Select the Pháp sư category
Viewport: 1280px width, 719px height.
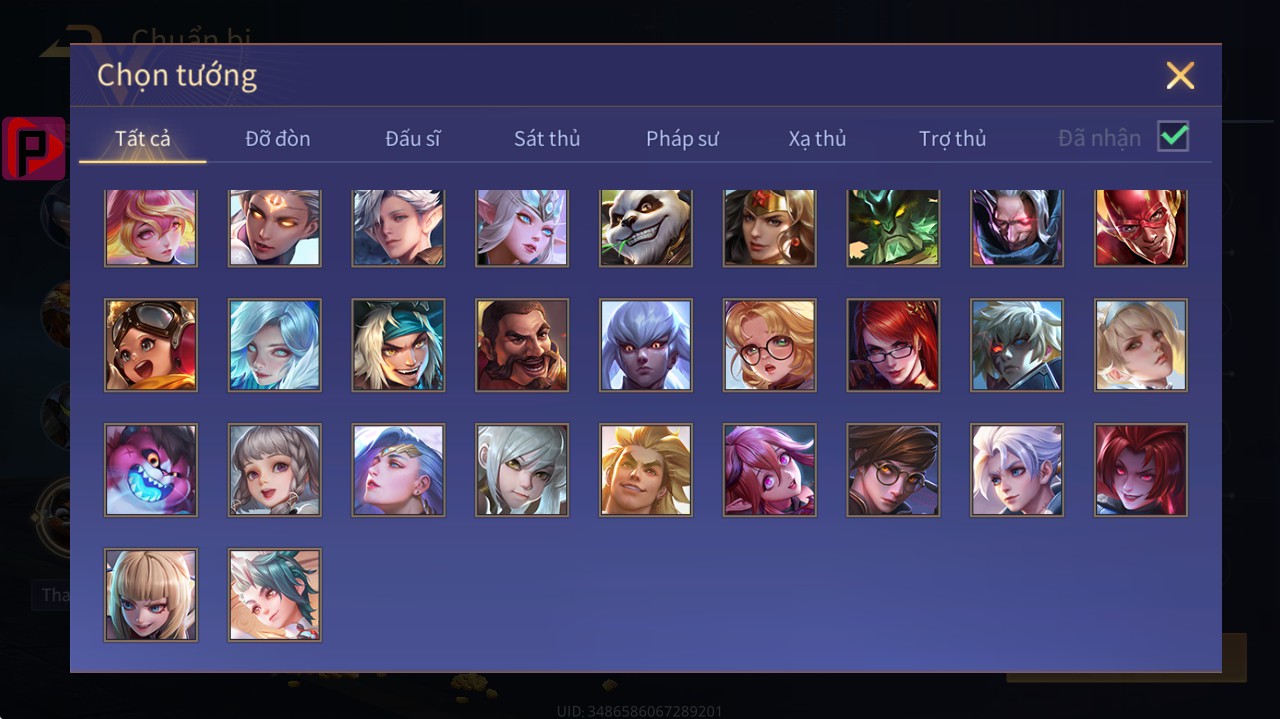tap(682, 139)
